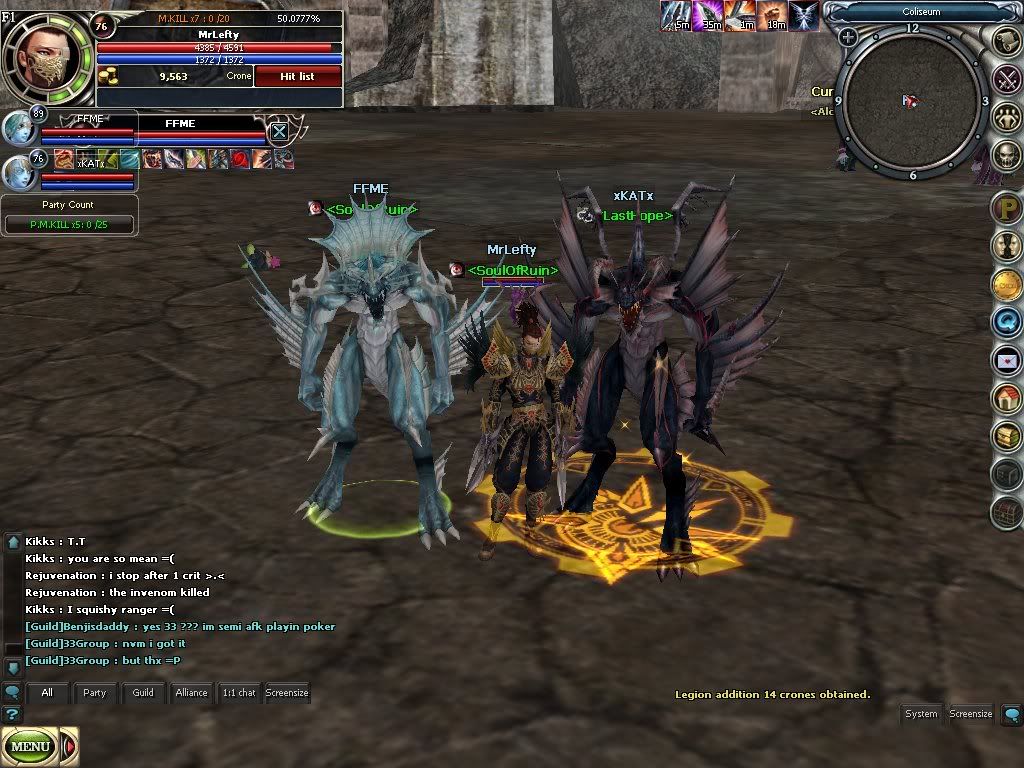Switch chat to the All tab
Screen dimensions: 1024x768
coord(46,692)
